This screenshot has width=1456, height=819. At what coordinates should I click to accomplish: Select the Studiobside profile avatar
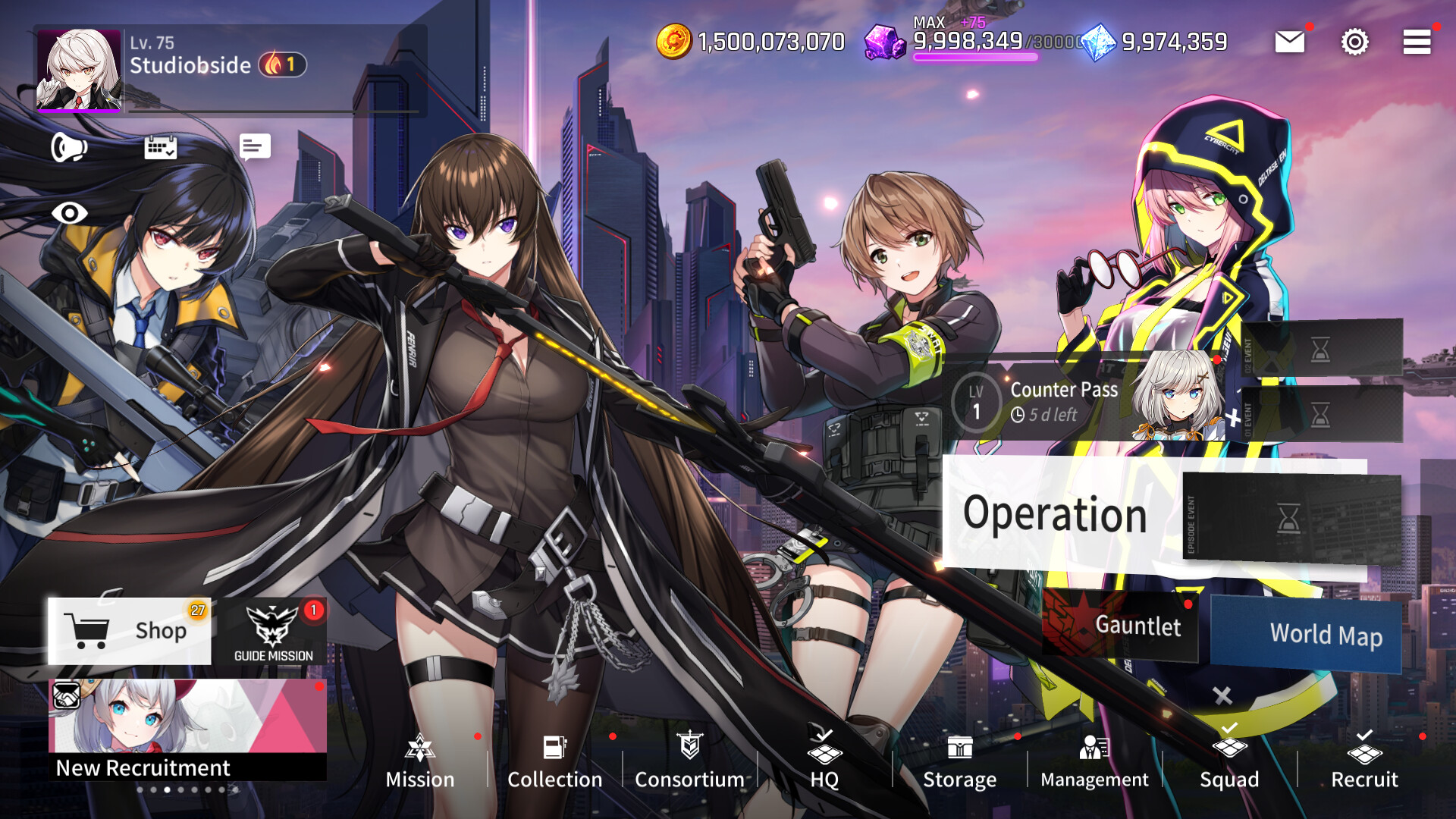[x=80, y=68]
